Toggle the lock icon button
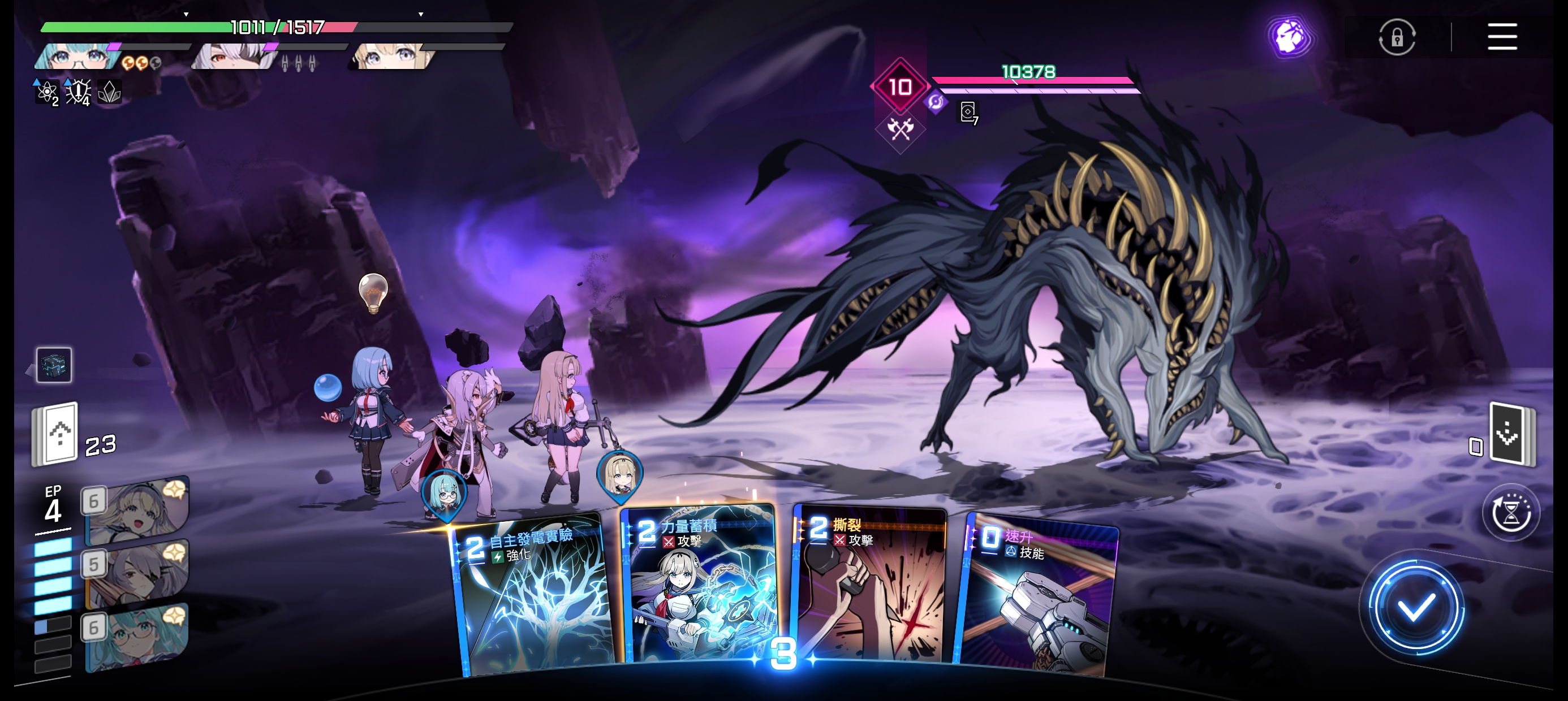The height and width of the screenshot is (701, 1568). [x=1397, y=38]
